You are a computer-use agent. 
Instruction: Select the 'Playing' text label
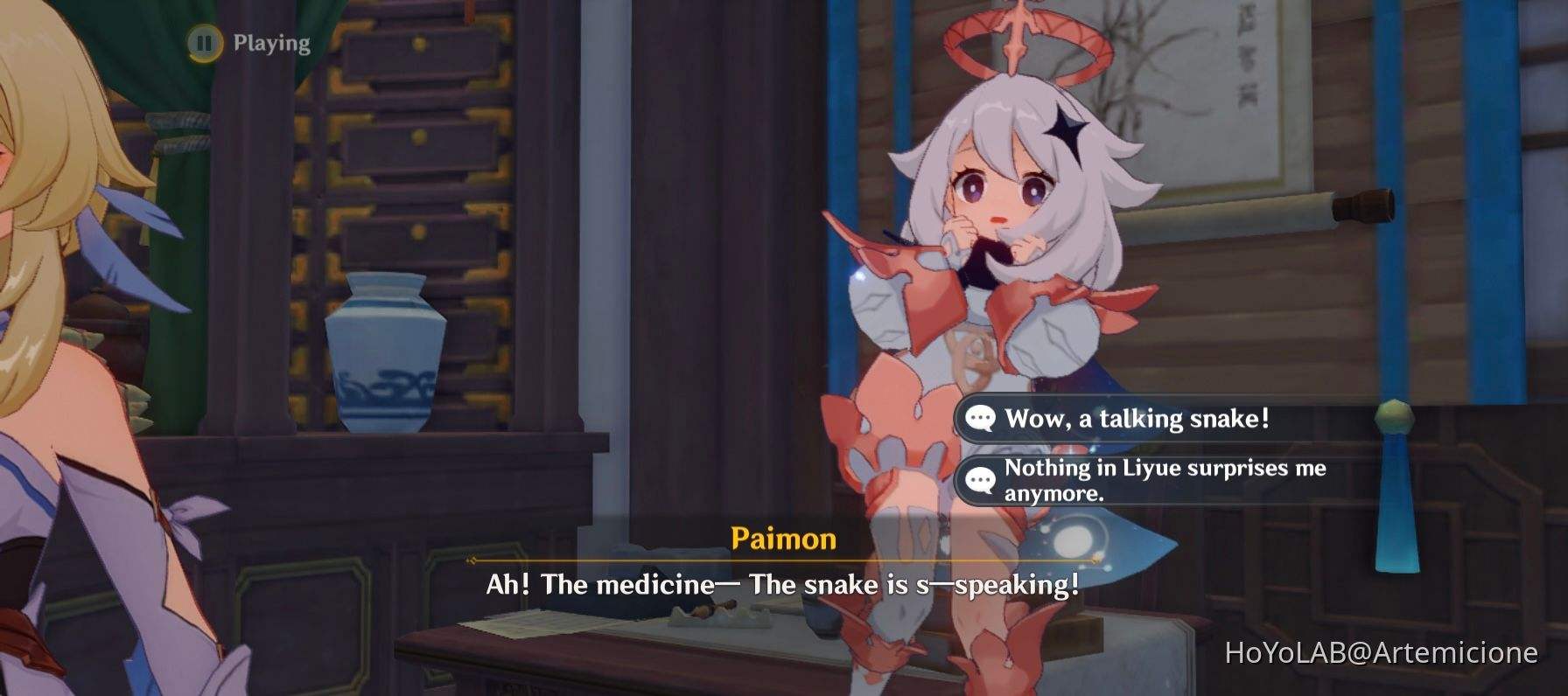[269, 41]
